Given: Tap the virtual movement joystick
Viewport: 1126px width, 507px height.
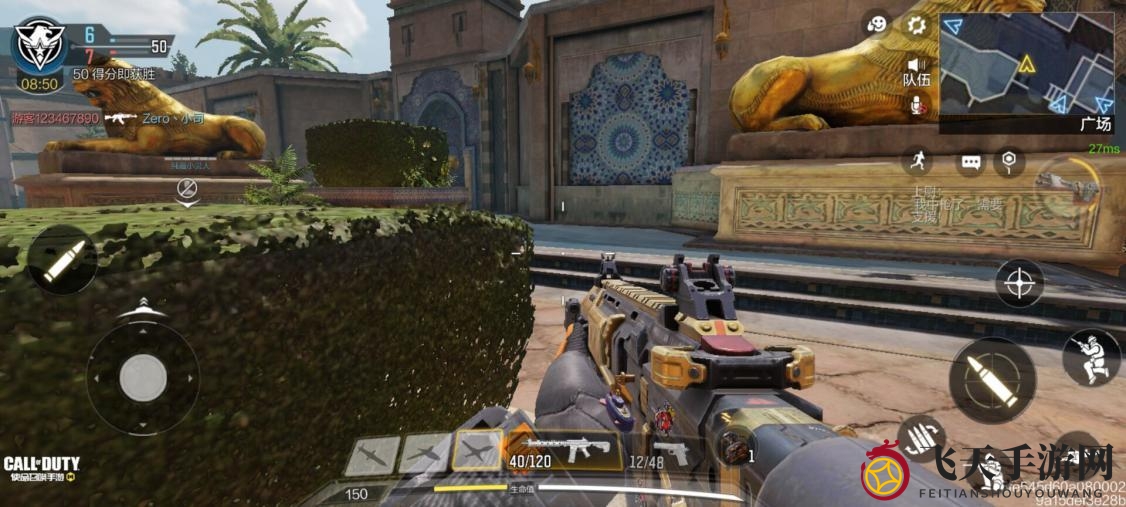Looking at the screenshot, I should (143, 377).
